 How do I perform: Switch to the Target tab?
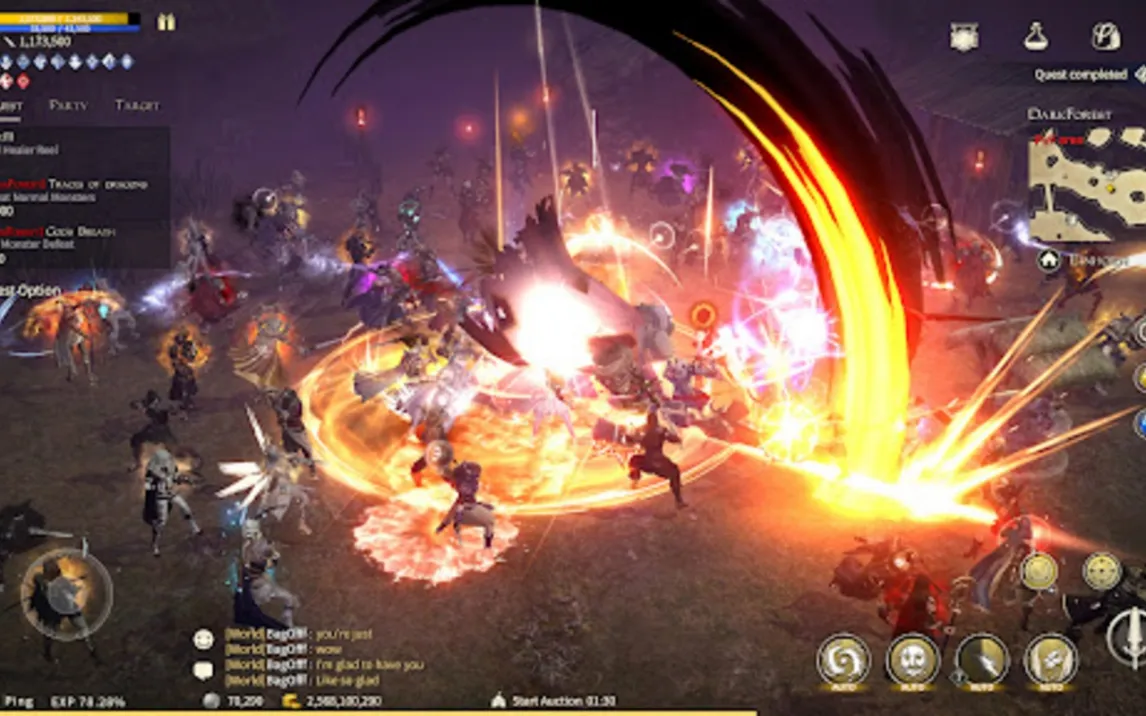click(x=137, y=105)
